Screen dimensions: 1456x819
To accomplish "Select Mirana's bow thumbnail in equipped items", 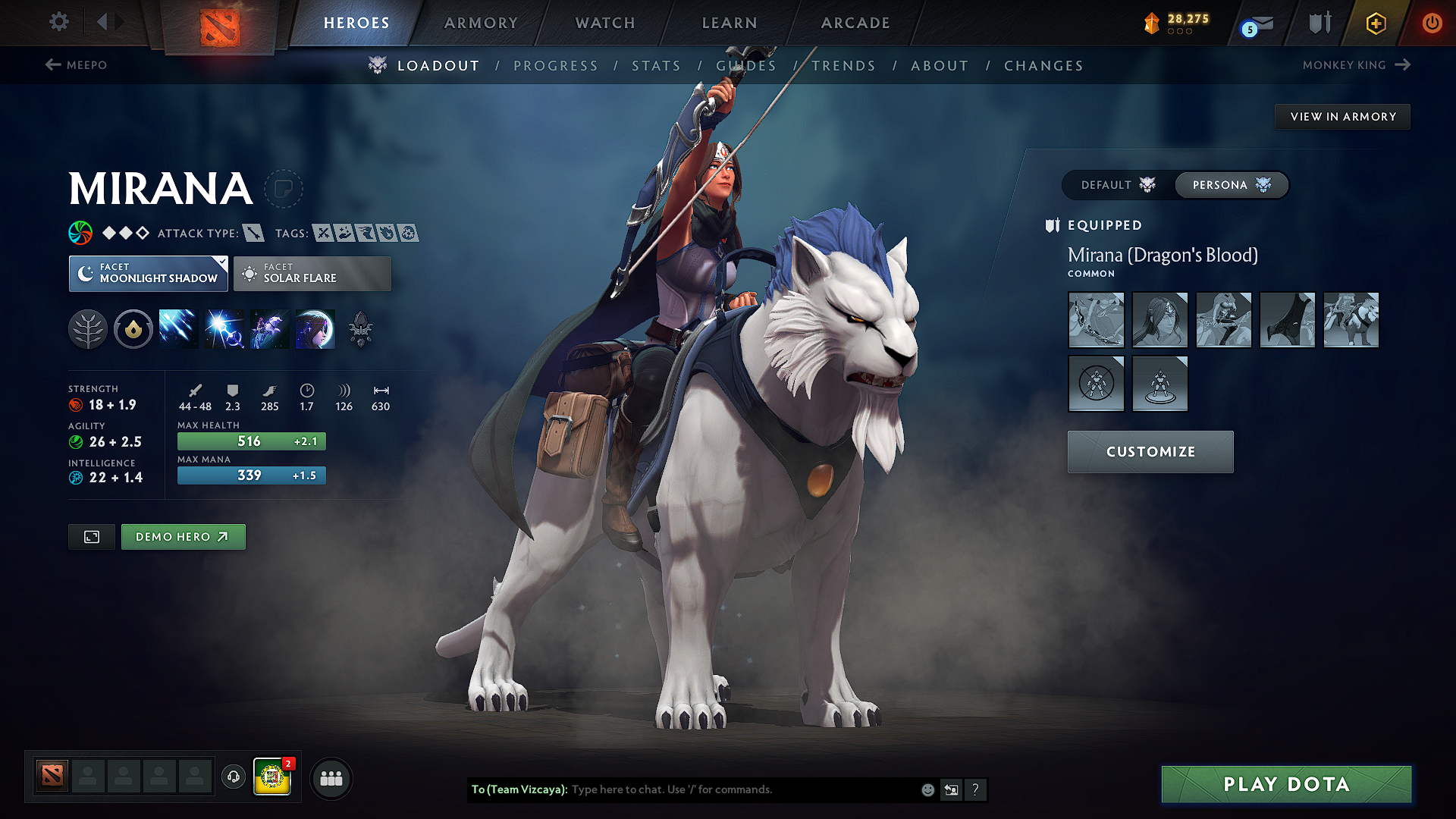I will point(1096,319).
